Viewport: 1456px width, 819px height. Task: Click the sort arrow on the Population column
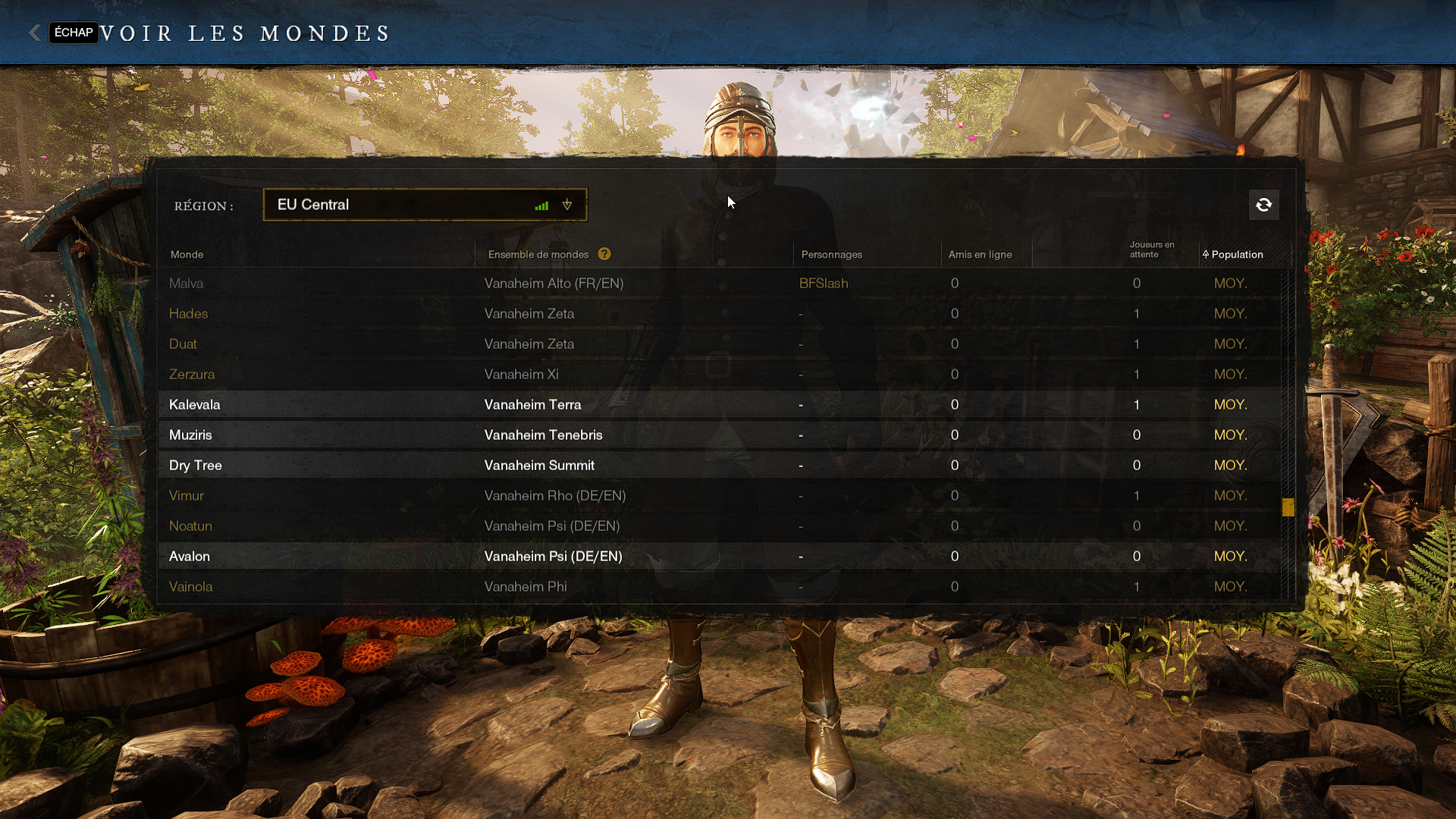1204,255
